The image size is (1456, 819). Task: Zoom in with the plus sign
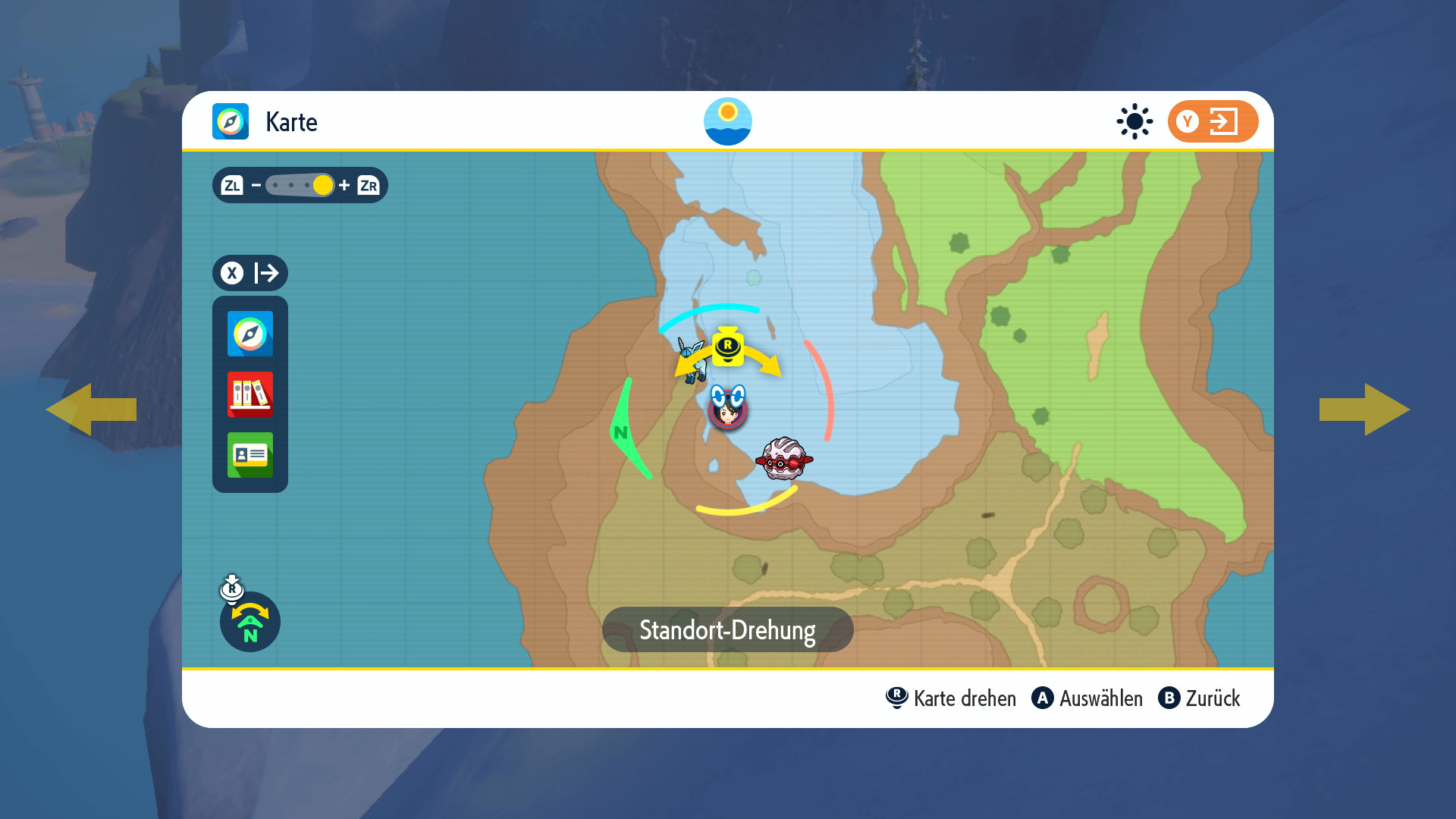pos(344,185)
